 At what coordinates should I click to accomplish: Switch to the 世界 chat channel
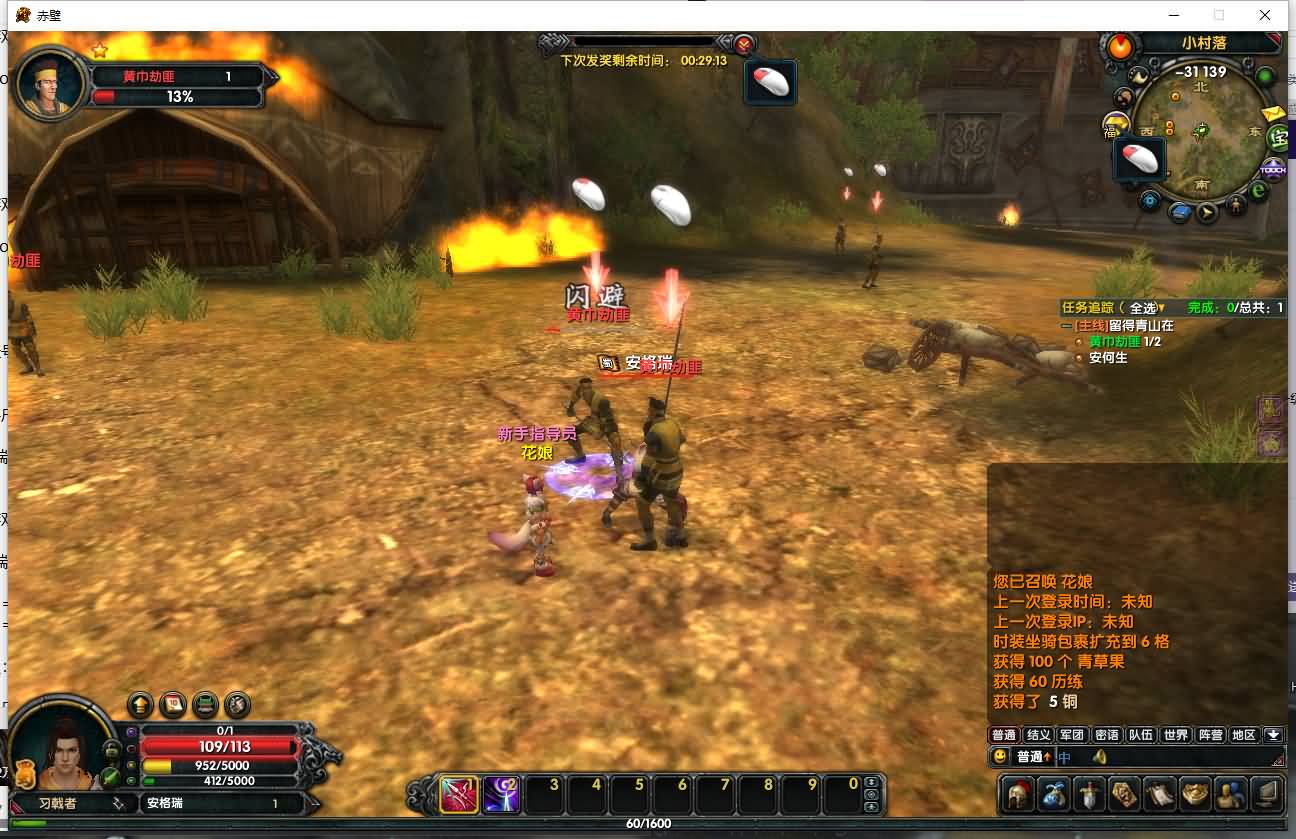pyautogui.click(x=1176, y=735)
